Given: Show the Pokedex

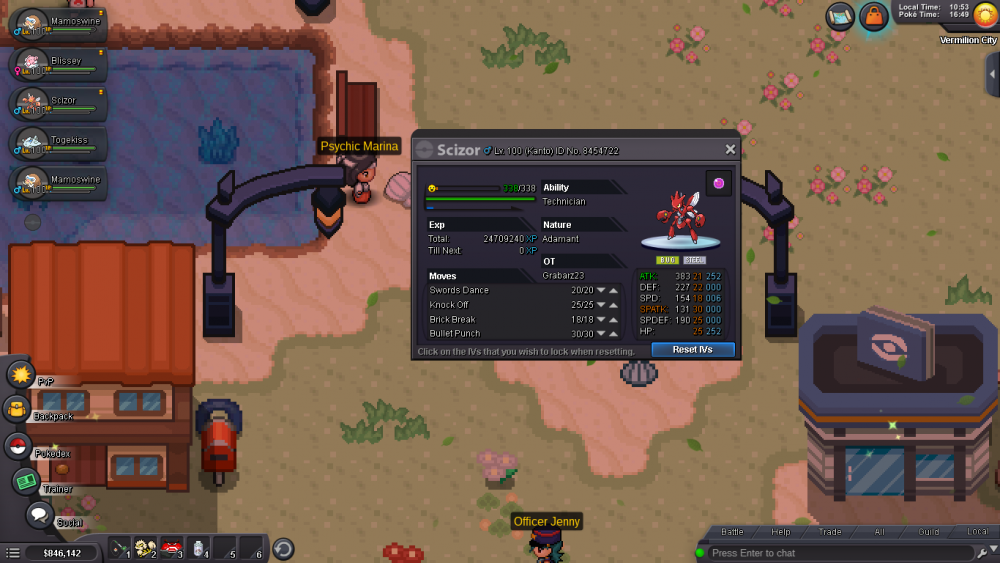Looking at the screenshot, I should pyautogui.click(x=18, y=447).
